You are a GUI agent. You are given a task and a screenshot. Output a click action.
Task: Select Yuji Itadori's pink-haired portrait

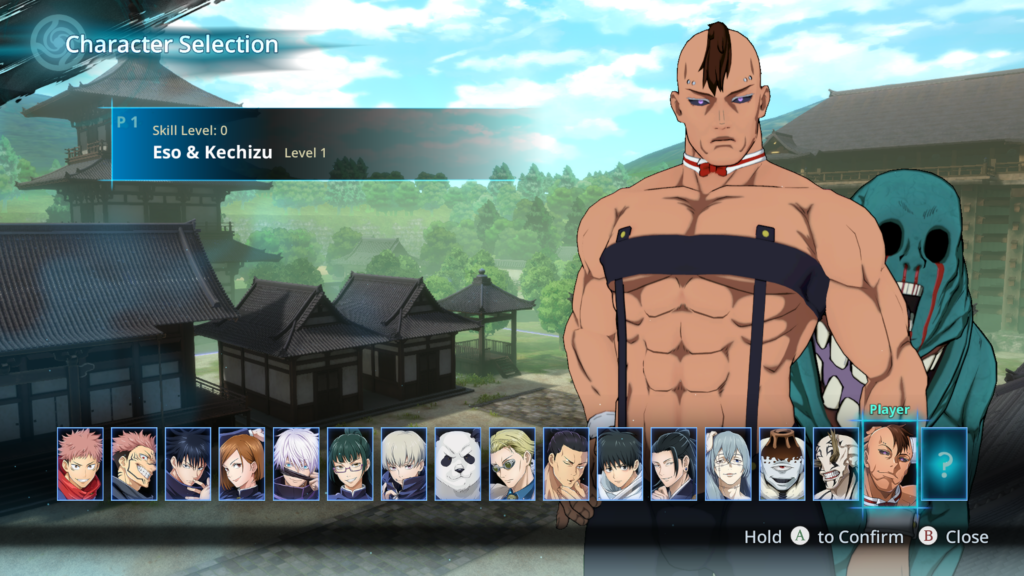[x=81, y=464]
